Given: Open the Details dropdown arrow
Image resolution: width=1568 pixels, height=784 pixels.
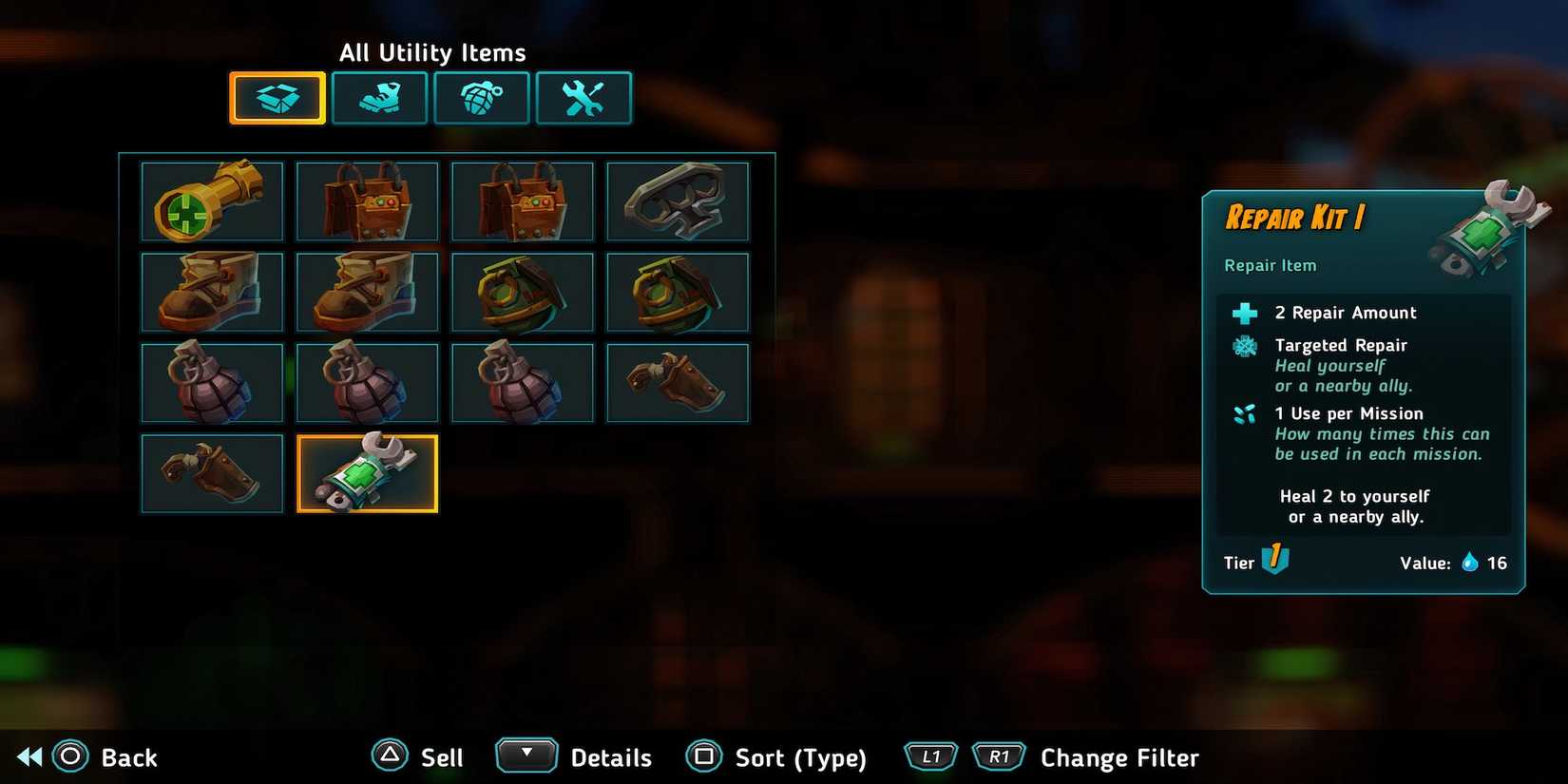Looking at the screenshot, I should [526, 755].
